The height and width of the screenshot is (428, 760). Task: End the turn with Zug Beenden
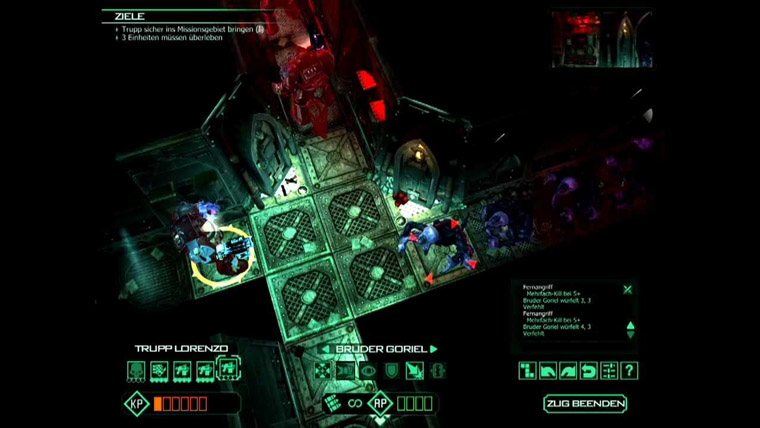tap(586, 403)
